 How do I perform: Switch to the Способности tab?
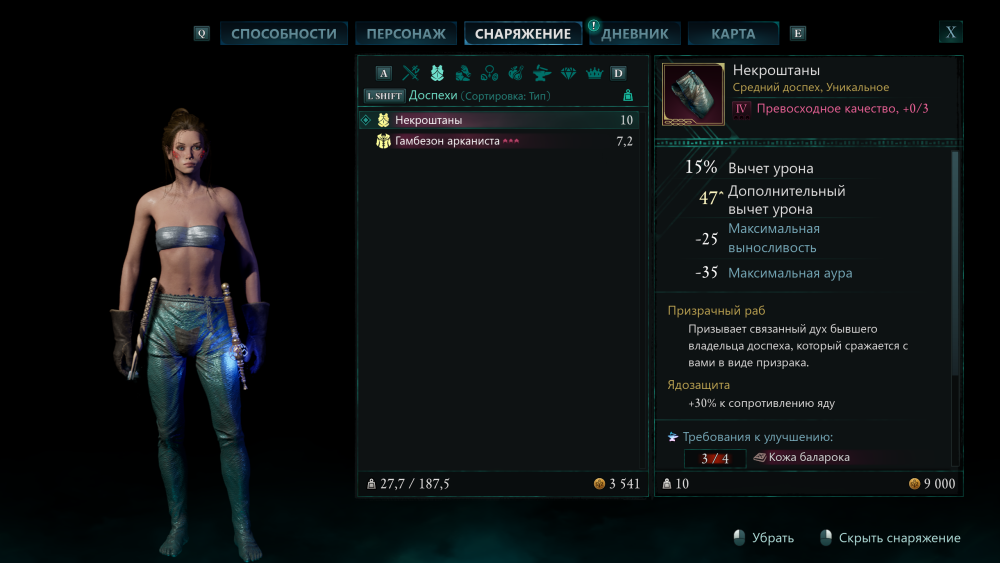pos(284,34)
